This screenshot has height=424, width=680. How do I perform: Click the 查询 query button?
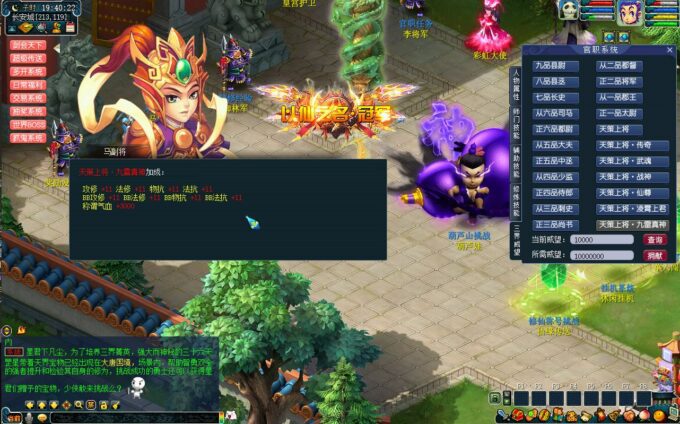[x=654, y=240]
